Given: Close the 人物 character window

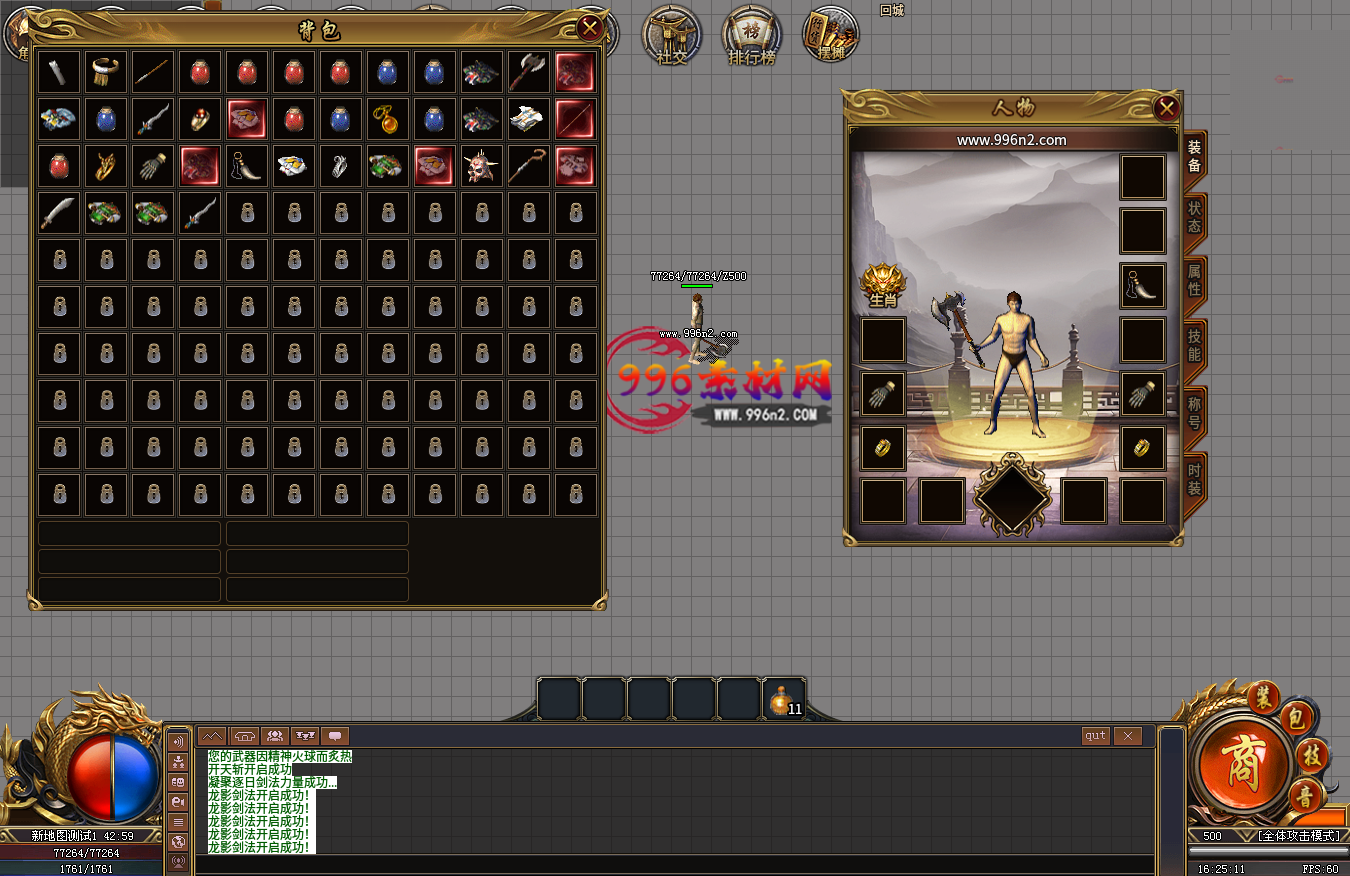Looking at the screenshot, I should tap(1166, 108).
